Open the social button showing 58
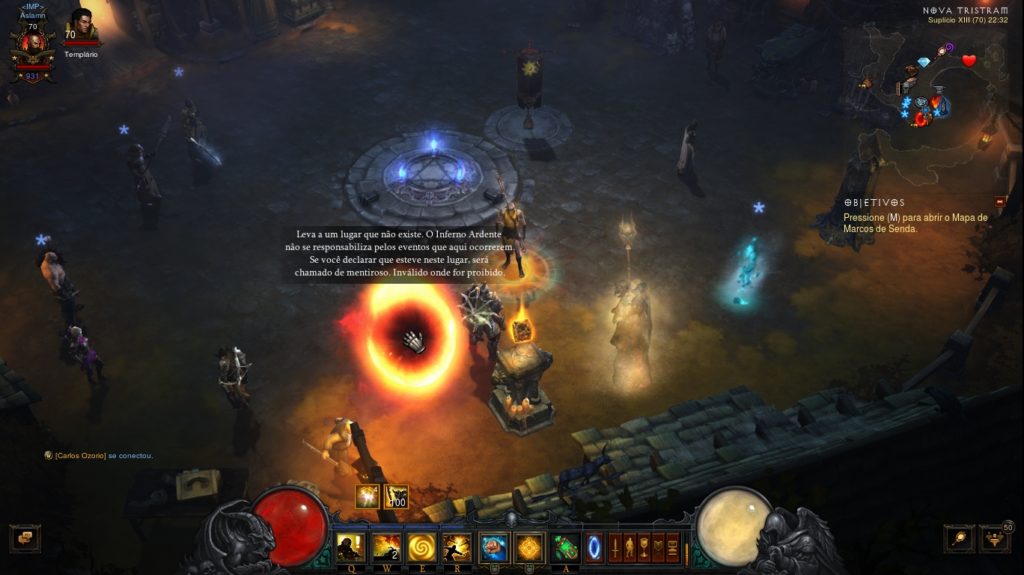This screenshot has height=575, width=1024. tap(995, 538)
